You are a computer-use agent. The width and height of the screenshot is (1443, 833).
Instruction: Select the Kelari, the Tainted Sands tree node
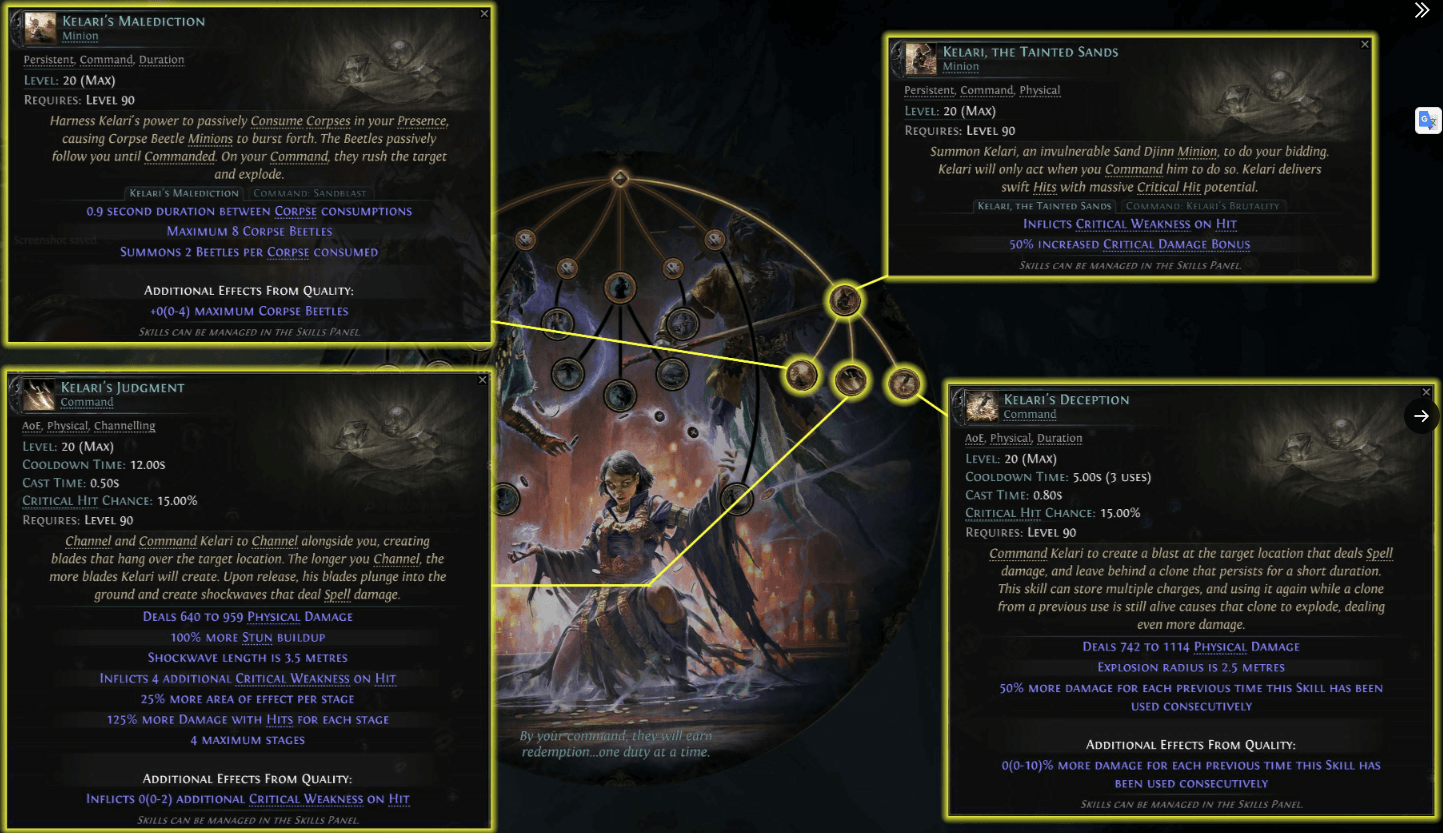(845, 301)
